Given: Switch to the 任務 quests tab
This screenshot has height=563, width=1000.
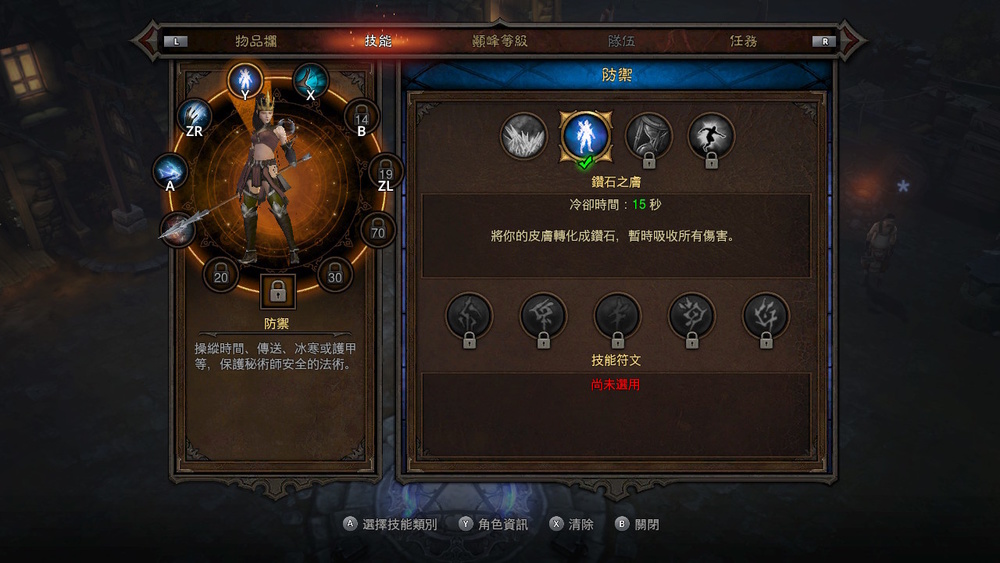Looking at the screenshot, I should [743, 42].
